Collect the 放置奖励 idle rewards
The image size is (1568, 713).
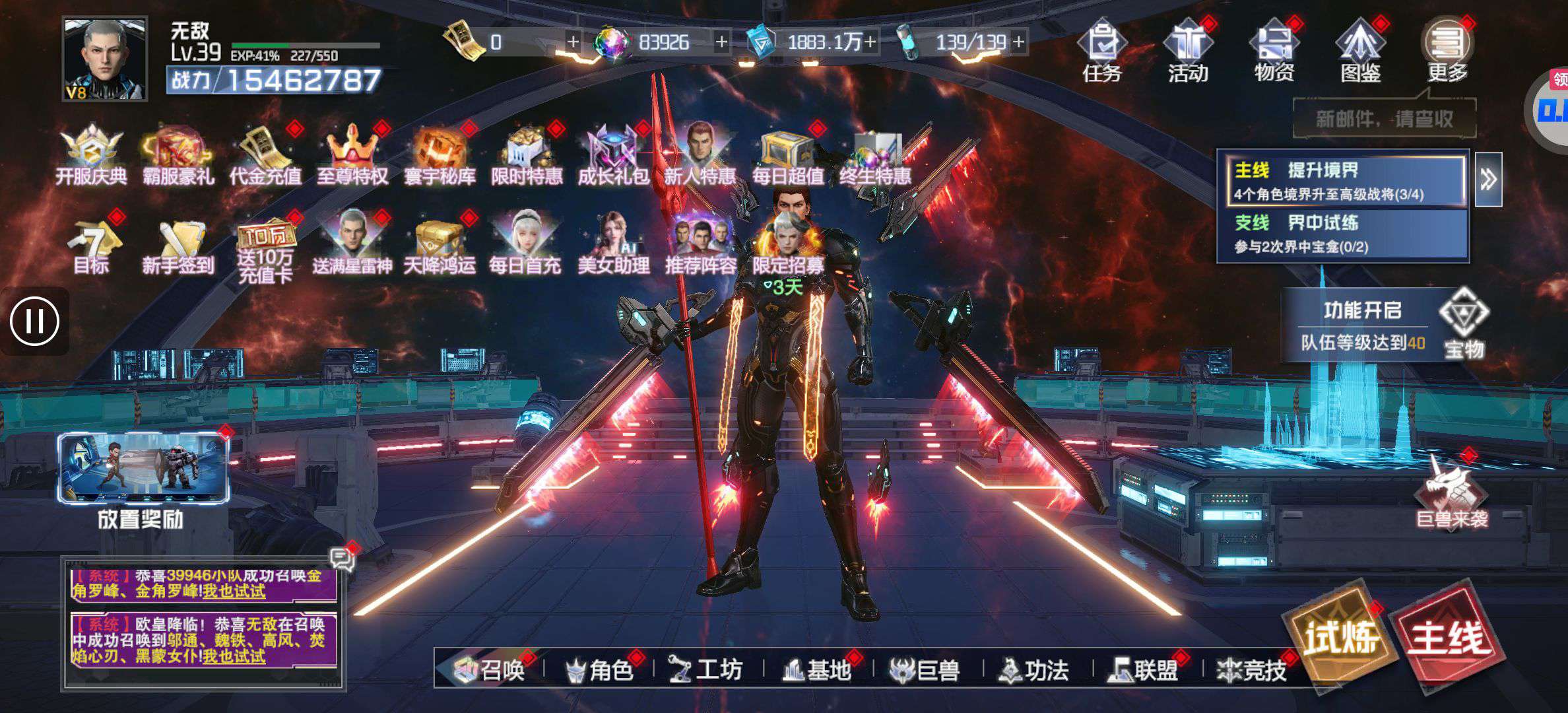tap(143, 479)
